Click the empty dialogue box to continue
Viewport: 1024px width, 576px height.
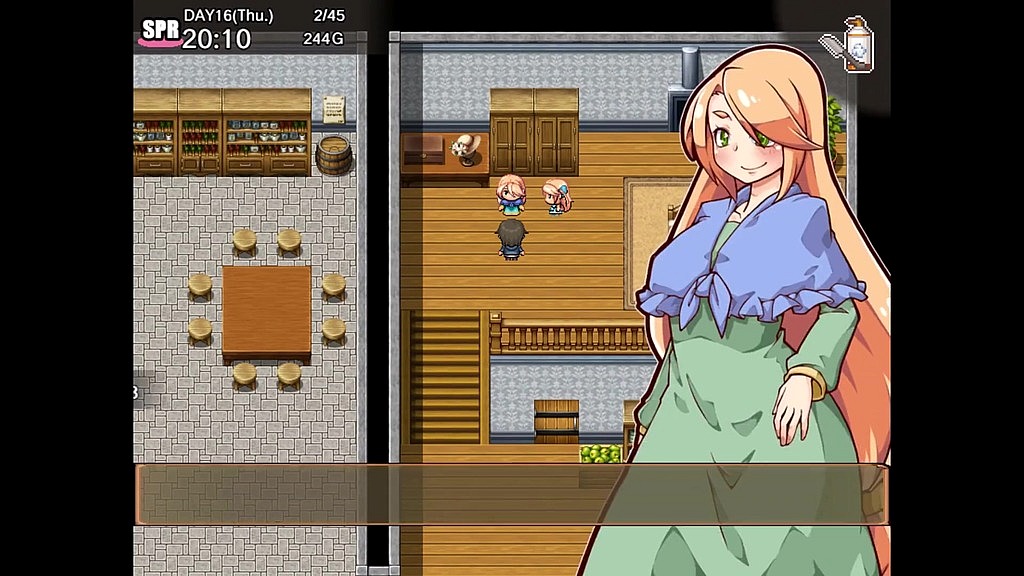[511, 494]
